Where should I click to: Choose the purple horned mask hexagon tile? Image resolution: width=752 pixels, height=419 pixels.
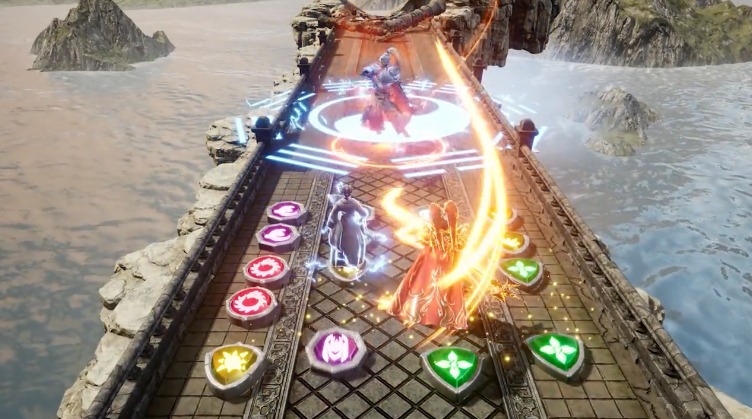(334, 349)
